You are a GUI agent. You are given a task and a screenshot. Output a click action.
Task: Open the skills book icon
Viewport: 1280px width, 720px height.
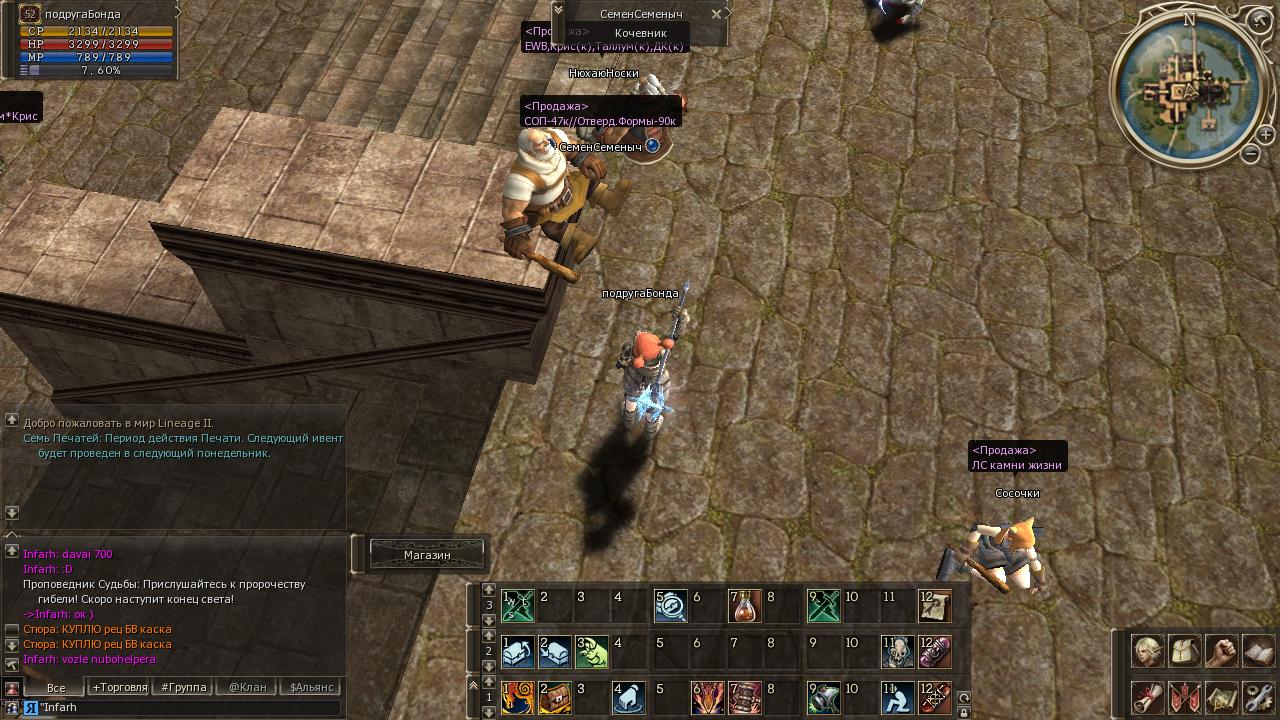[1258, 651]
